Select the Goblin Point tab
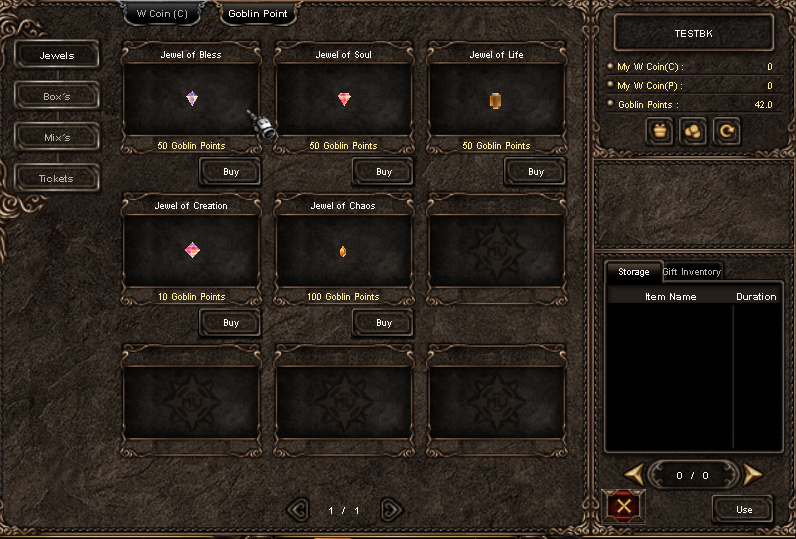796x539 pixels. [x=259, y=14]
